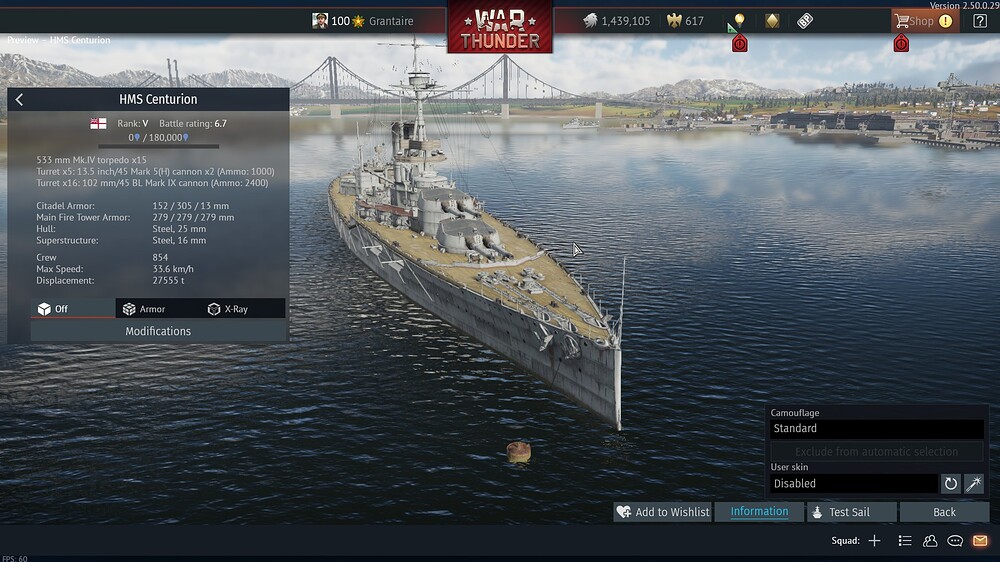This screenshot has width=1000, height=562.
Task: Add a squad member with the plus icon
Action: (x=874, y=541)
